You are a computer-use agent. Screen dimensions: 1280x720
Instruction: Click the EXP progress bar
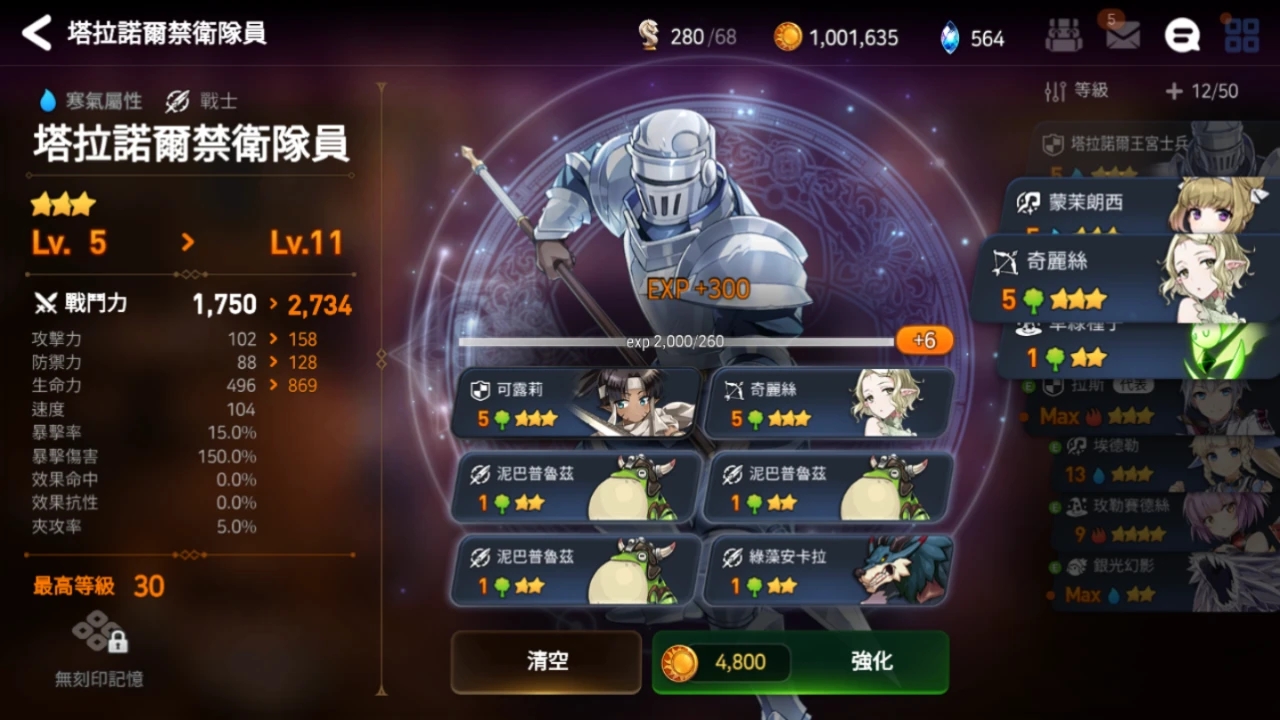point(675,340)
